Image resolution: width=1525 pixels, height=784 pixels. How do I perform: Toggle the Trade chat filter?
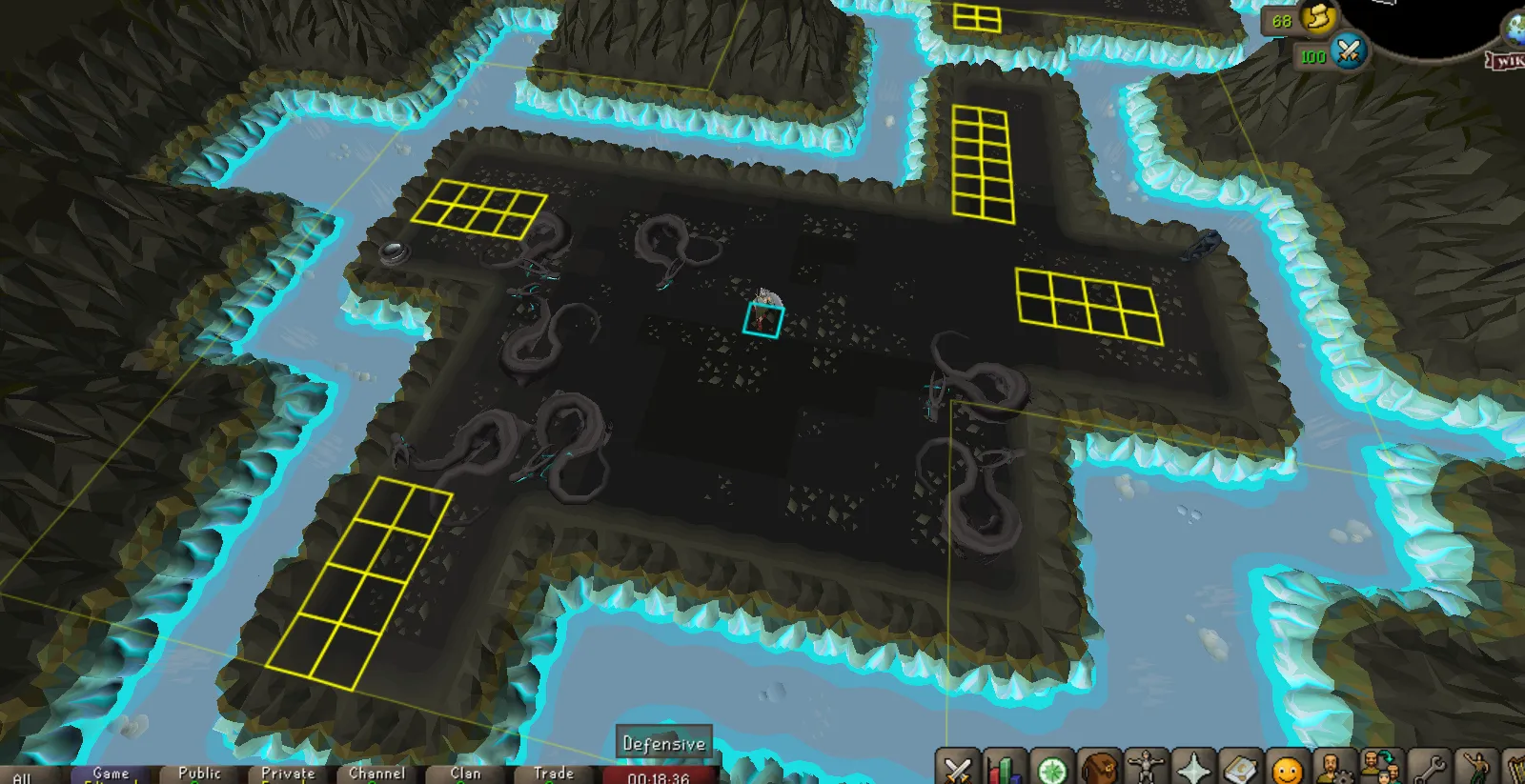[553, 774]
